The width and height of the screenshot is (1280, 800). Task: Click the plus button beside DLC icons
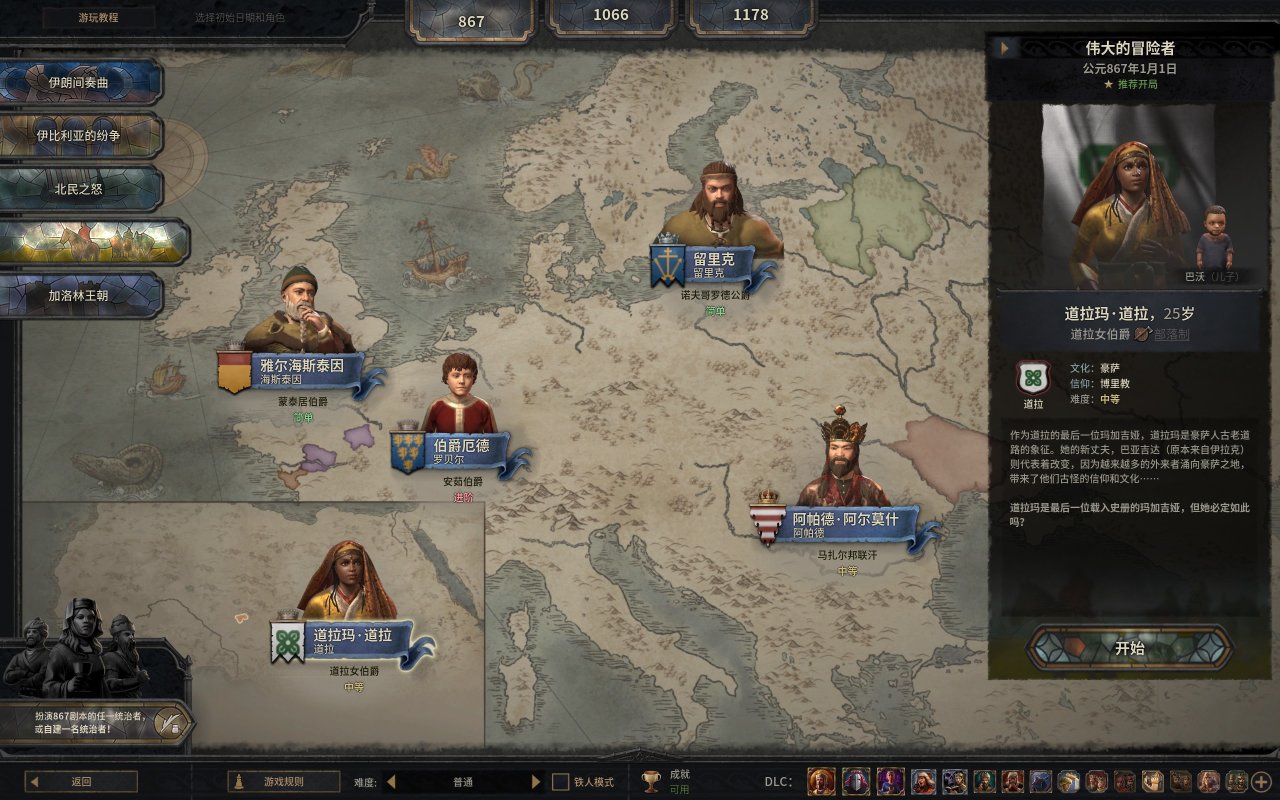[x=1261, y=782]
